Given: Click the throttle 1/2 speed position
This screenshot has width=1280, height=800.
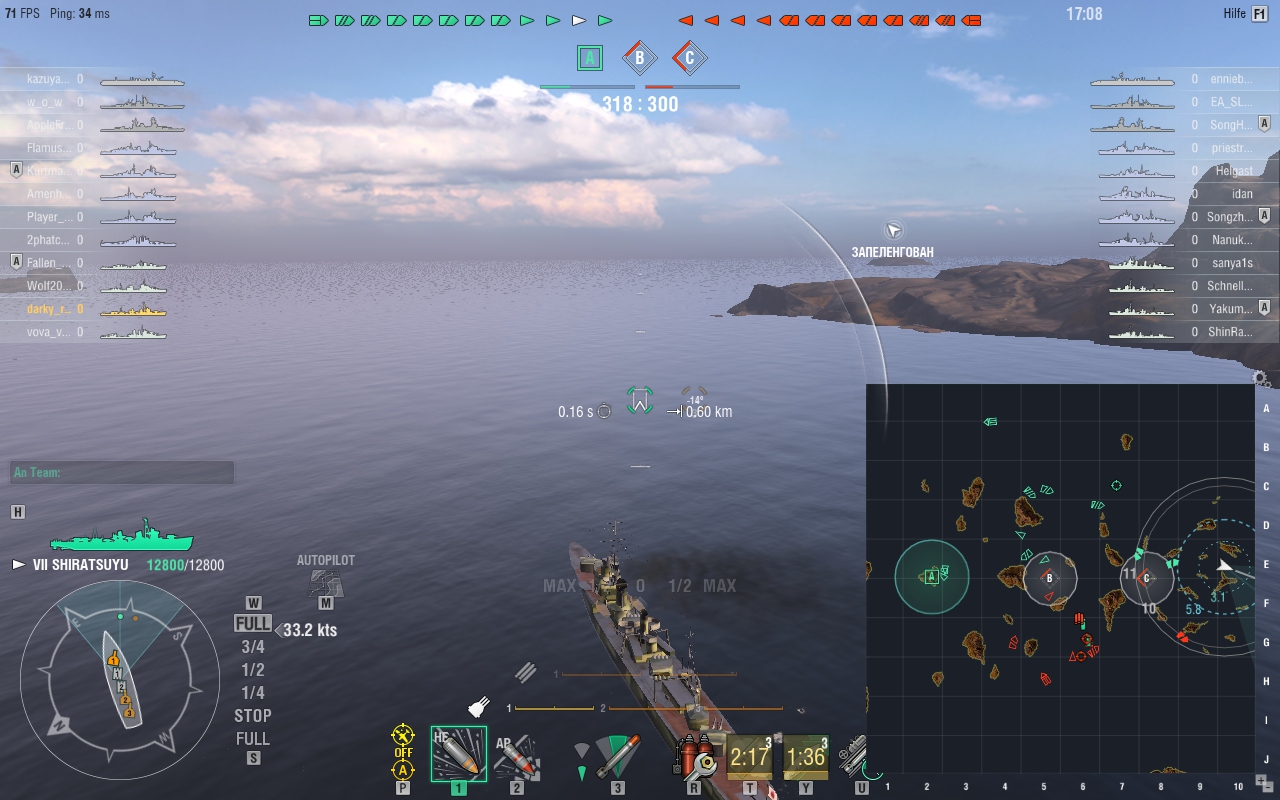Looking at the screenshot, I should (x=252, y=668).
